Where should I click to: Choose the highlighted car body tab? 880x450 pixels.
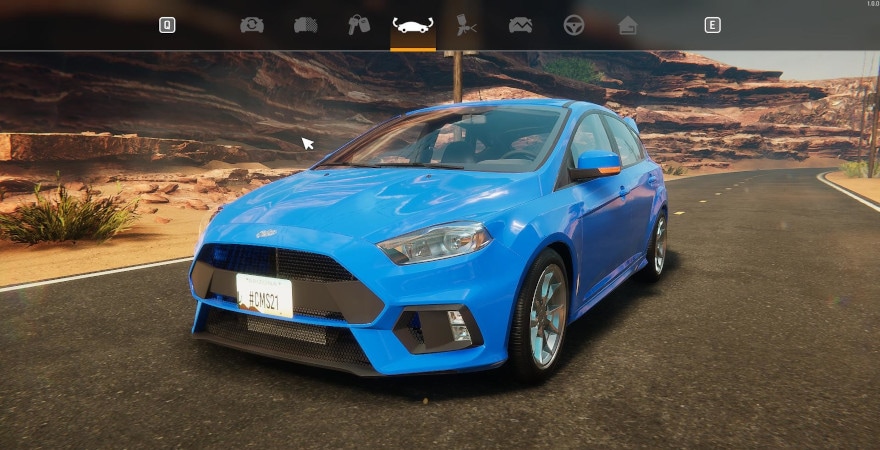point(413,25)
